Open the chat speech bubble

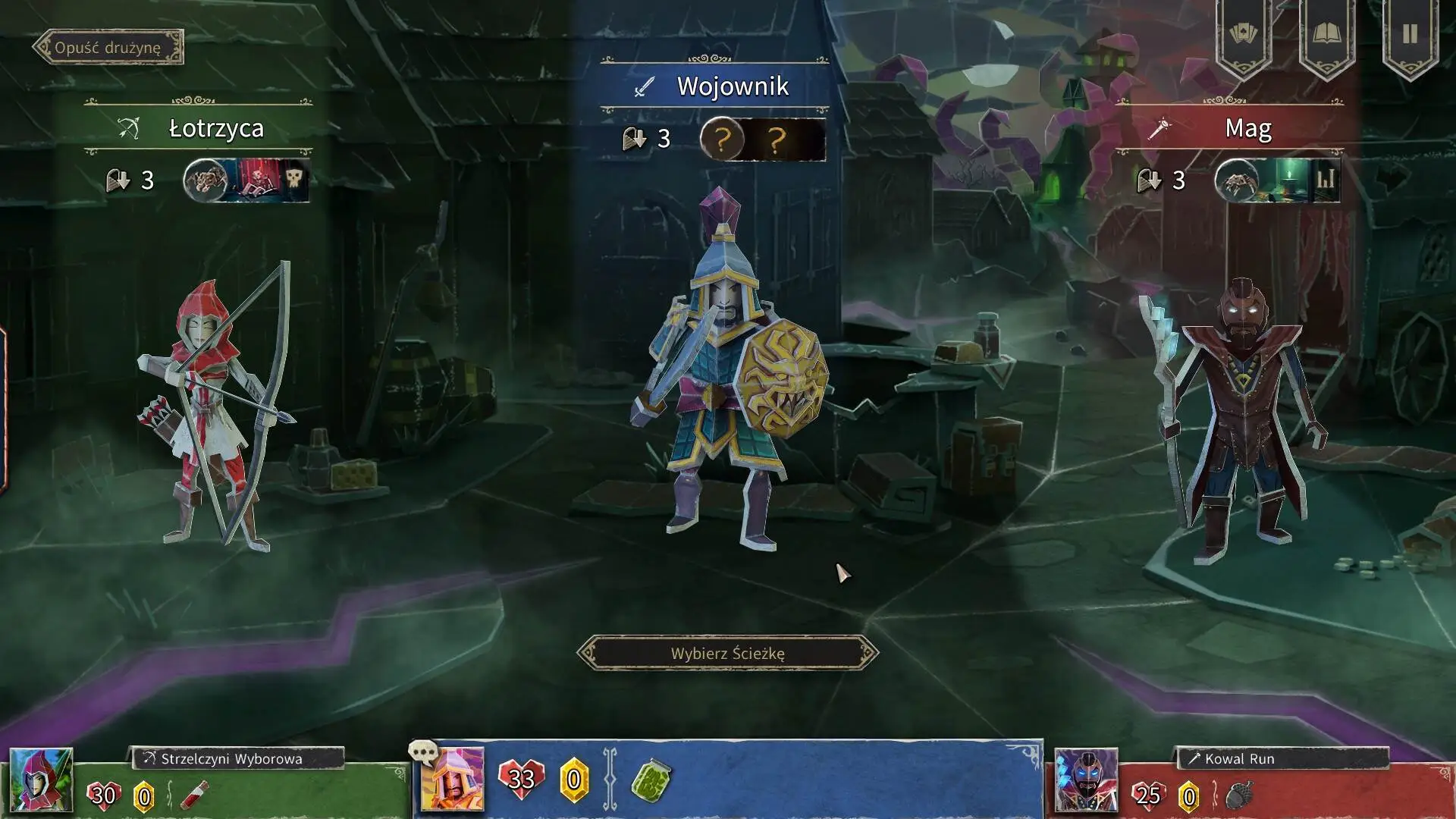click(422, 752)
